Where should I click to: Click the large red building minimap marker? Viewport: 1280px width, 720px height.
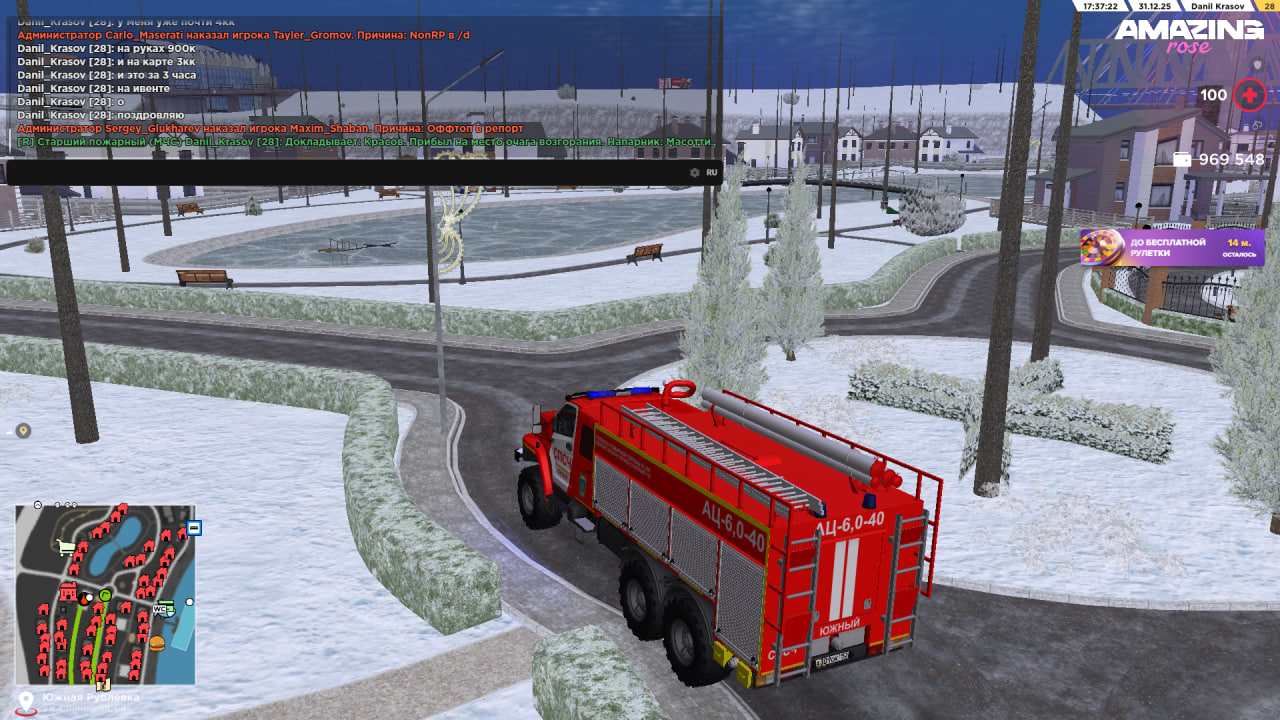point(69,592)
